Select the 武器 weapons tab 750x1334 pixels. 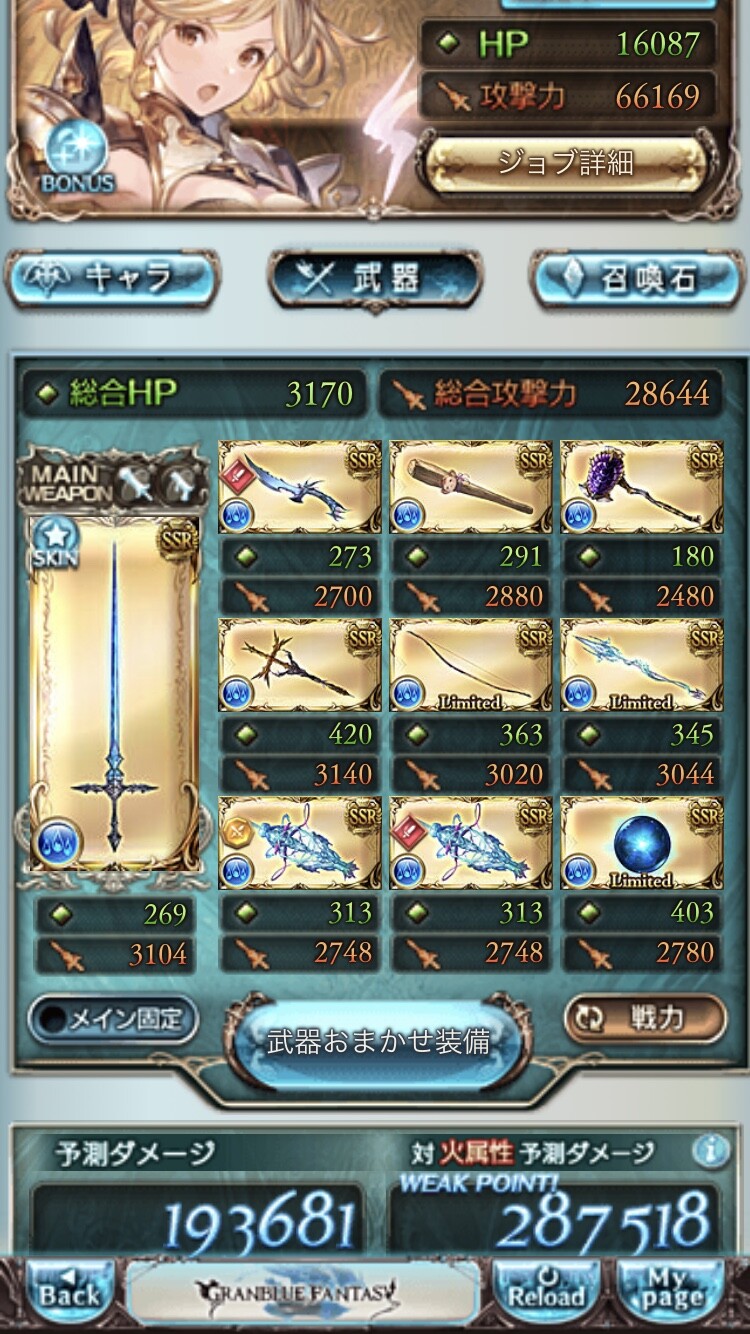[x=375, y=279]
